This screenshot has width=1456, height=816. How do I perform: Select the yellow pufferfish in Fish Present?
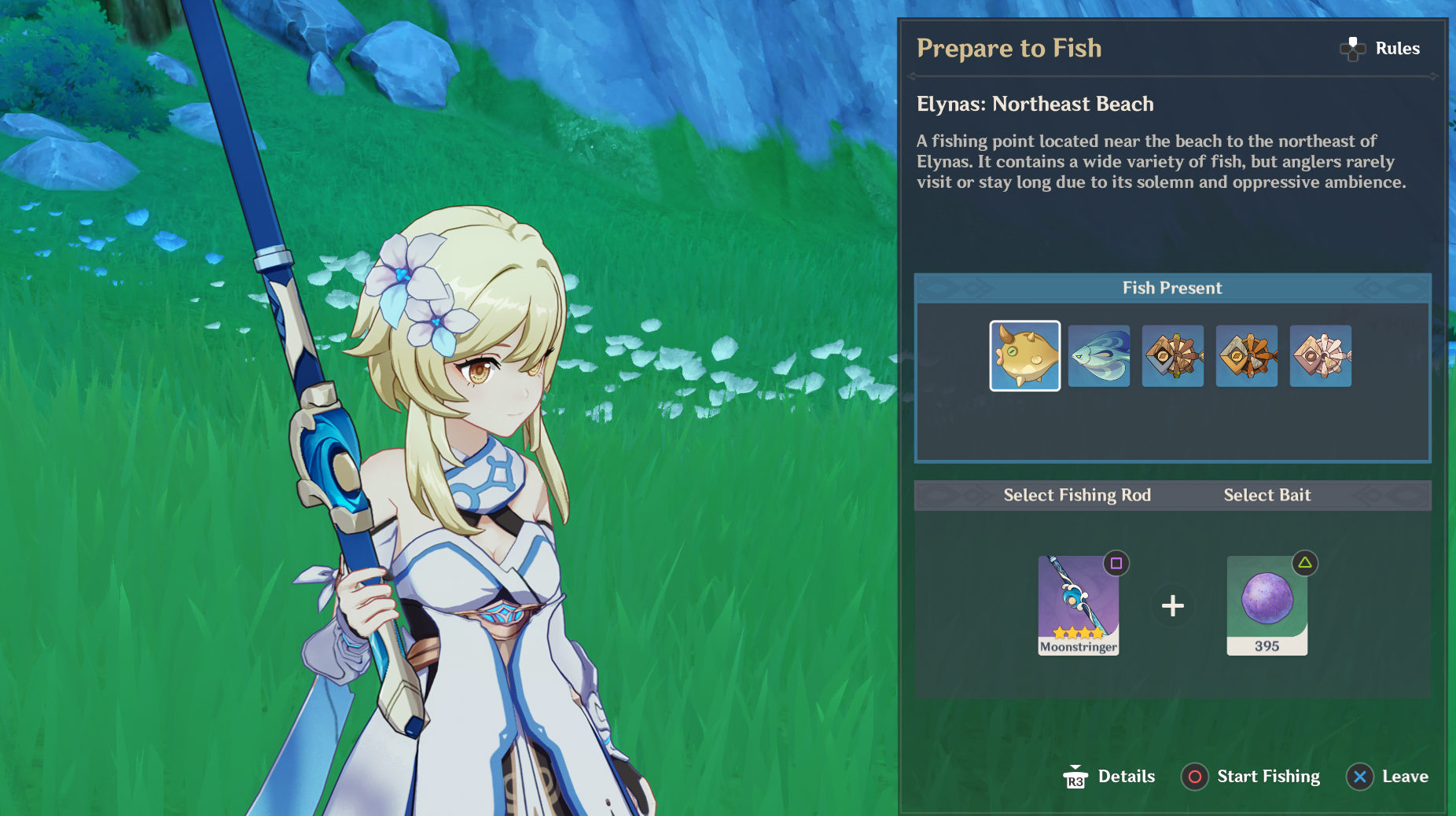(x=1024, y=355)
